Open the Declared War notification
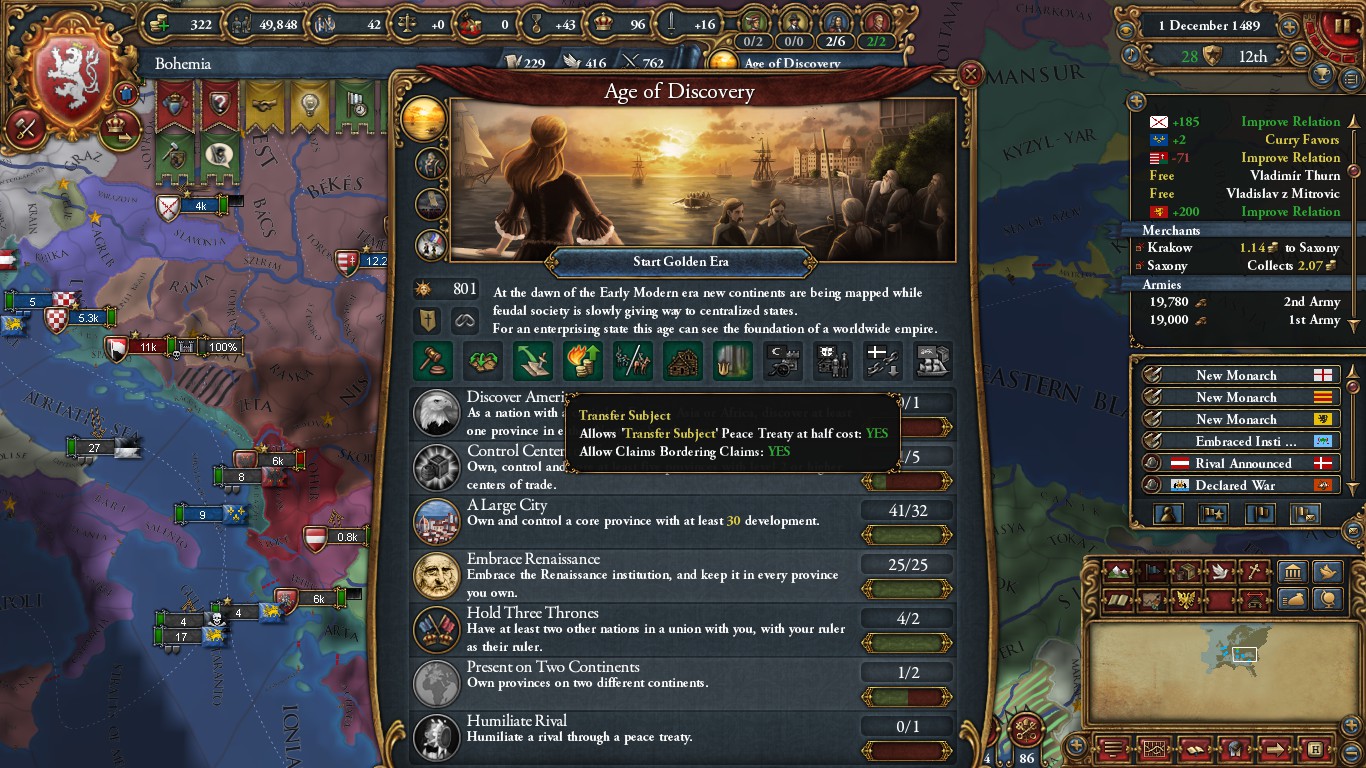Screen dimensions: 1366x768 1240,485
